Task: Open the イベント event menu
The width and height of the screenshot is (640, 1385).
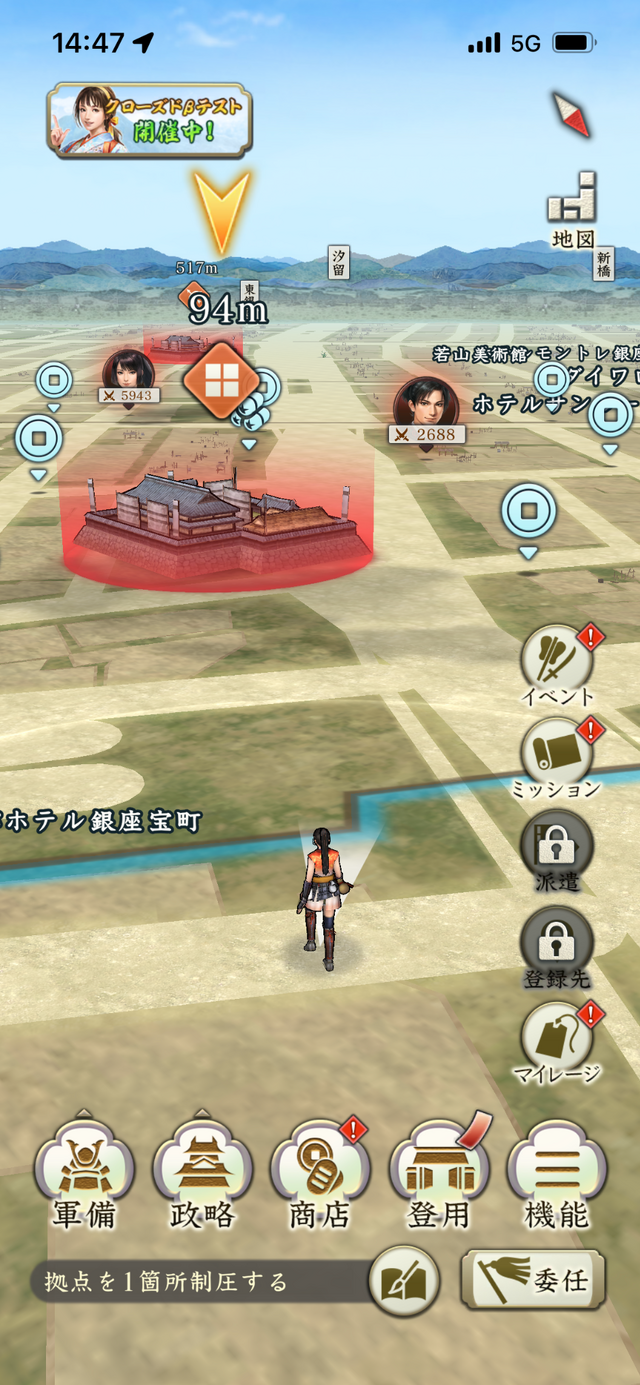Action: [557, 660]
